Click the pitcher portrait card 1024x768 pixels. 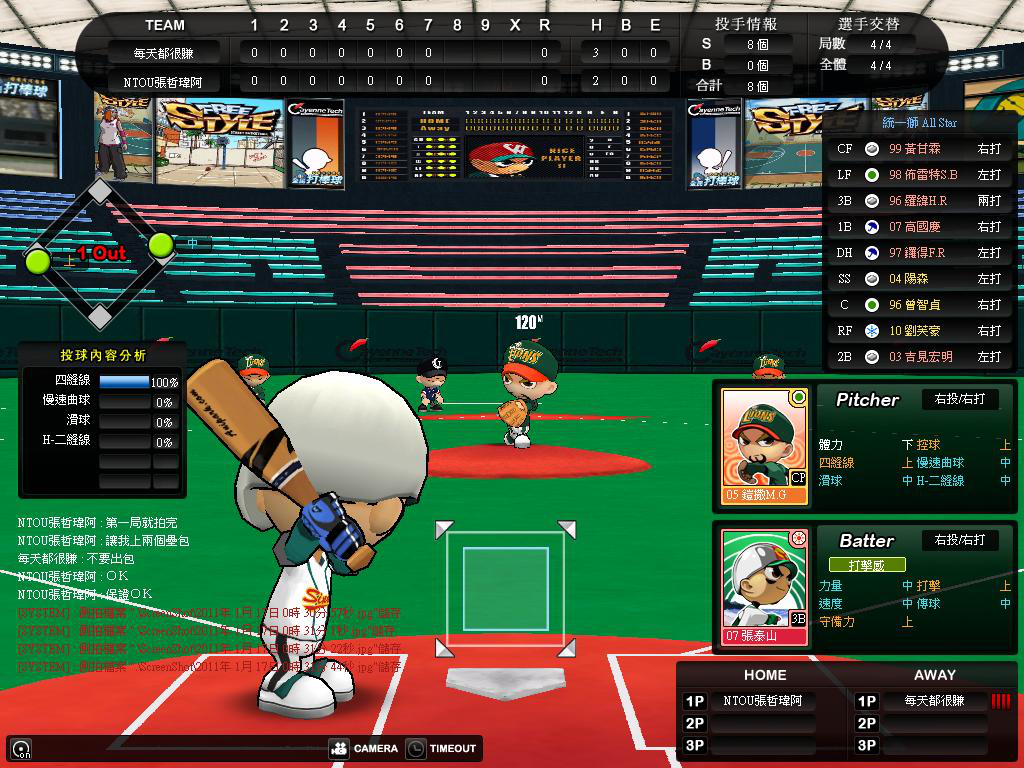point(764,445)
